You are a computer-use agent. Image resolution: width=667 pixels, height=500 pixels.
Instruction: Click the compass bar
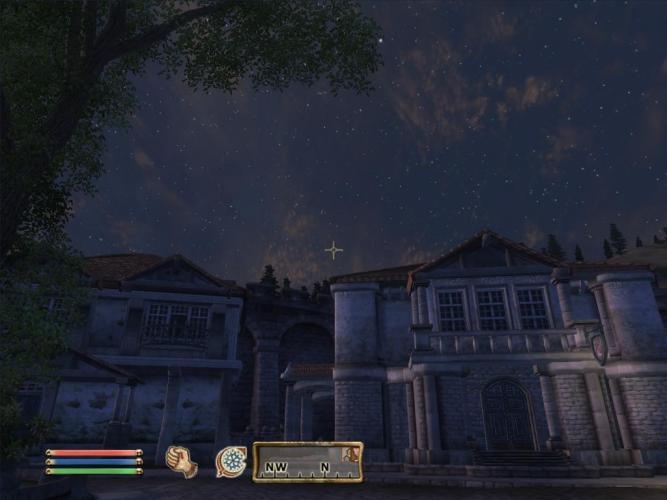coord(307,462)
